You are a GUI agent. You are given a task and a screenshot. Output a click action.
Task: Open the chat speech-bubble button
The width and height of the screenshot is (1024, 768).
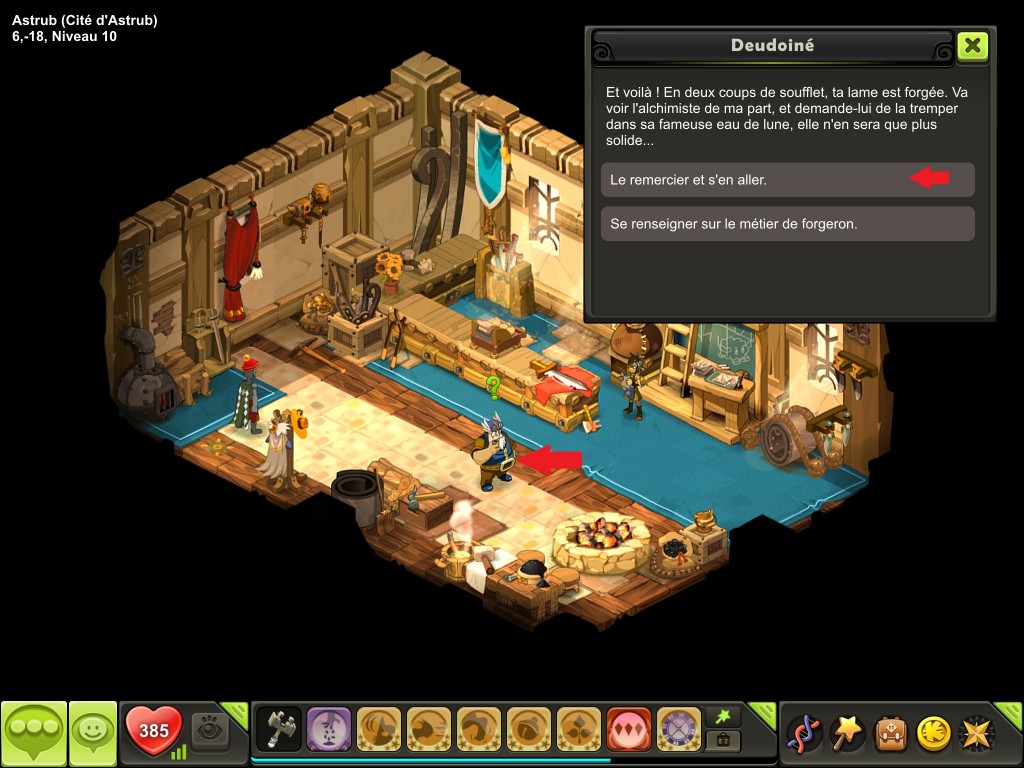tap(33, 733)
